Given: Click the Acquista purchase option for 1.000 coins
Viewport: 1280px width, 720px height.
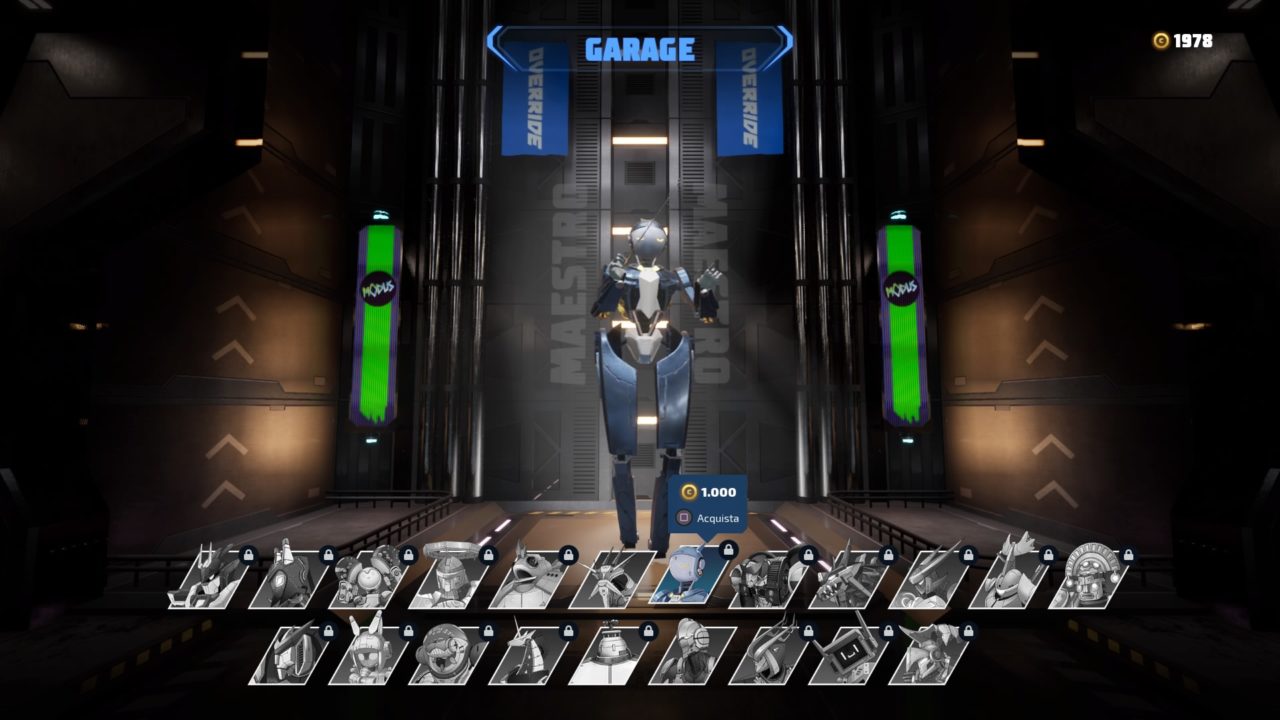Looking at the screenshot, I should (709, 518).
